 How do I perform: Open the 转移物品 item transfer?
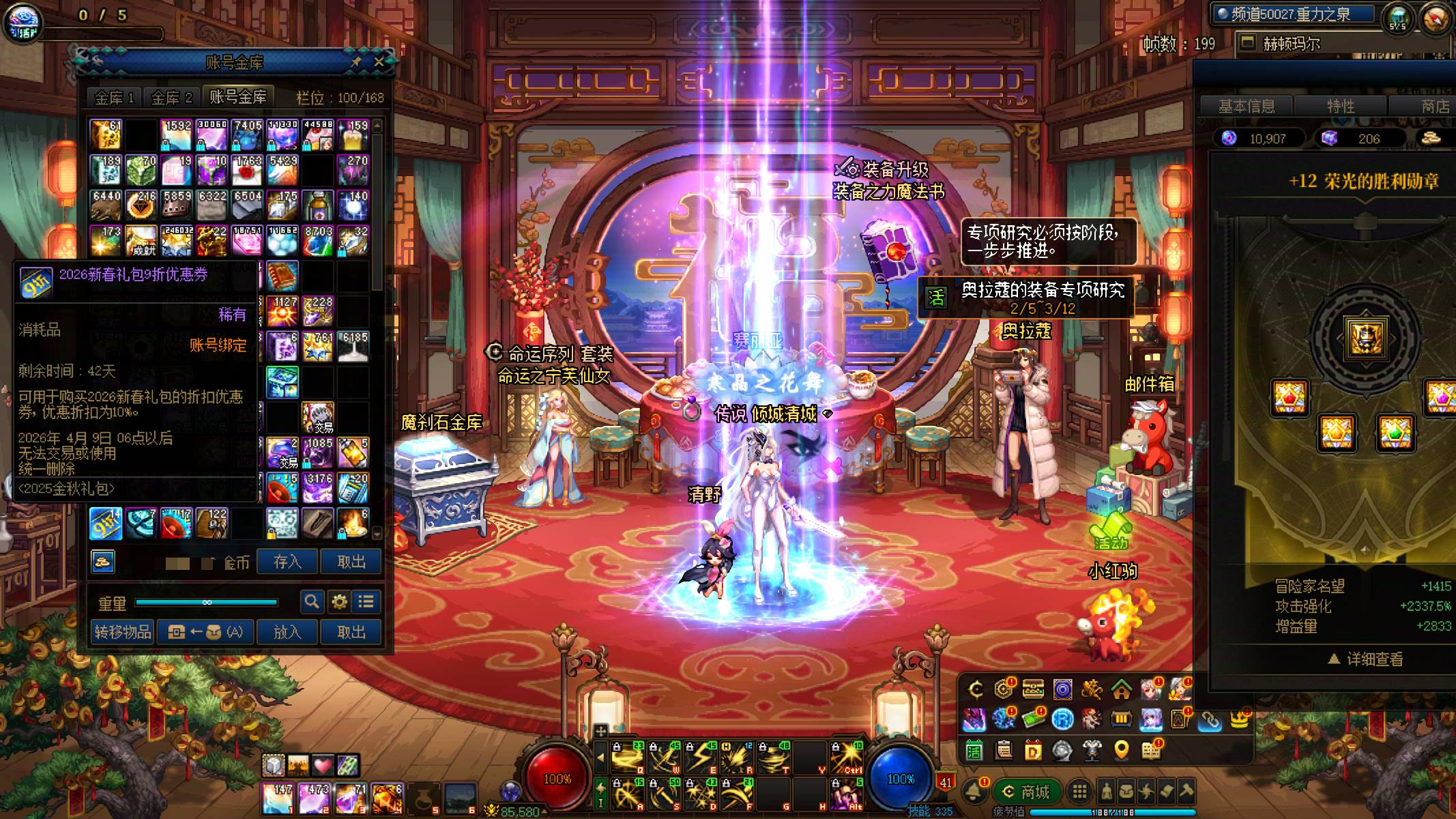pos(123,632)
